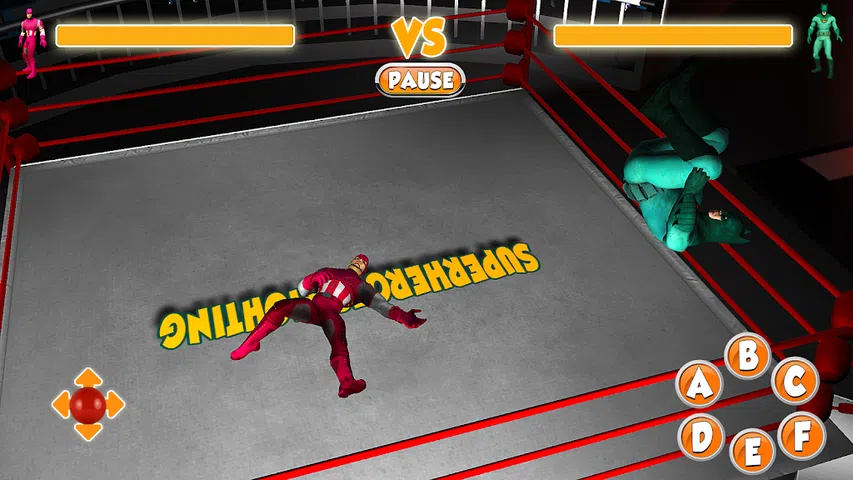Select the F action button

tap(801, 435)
